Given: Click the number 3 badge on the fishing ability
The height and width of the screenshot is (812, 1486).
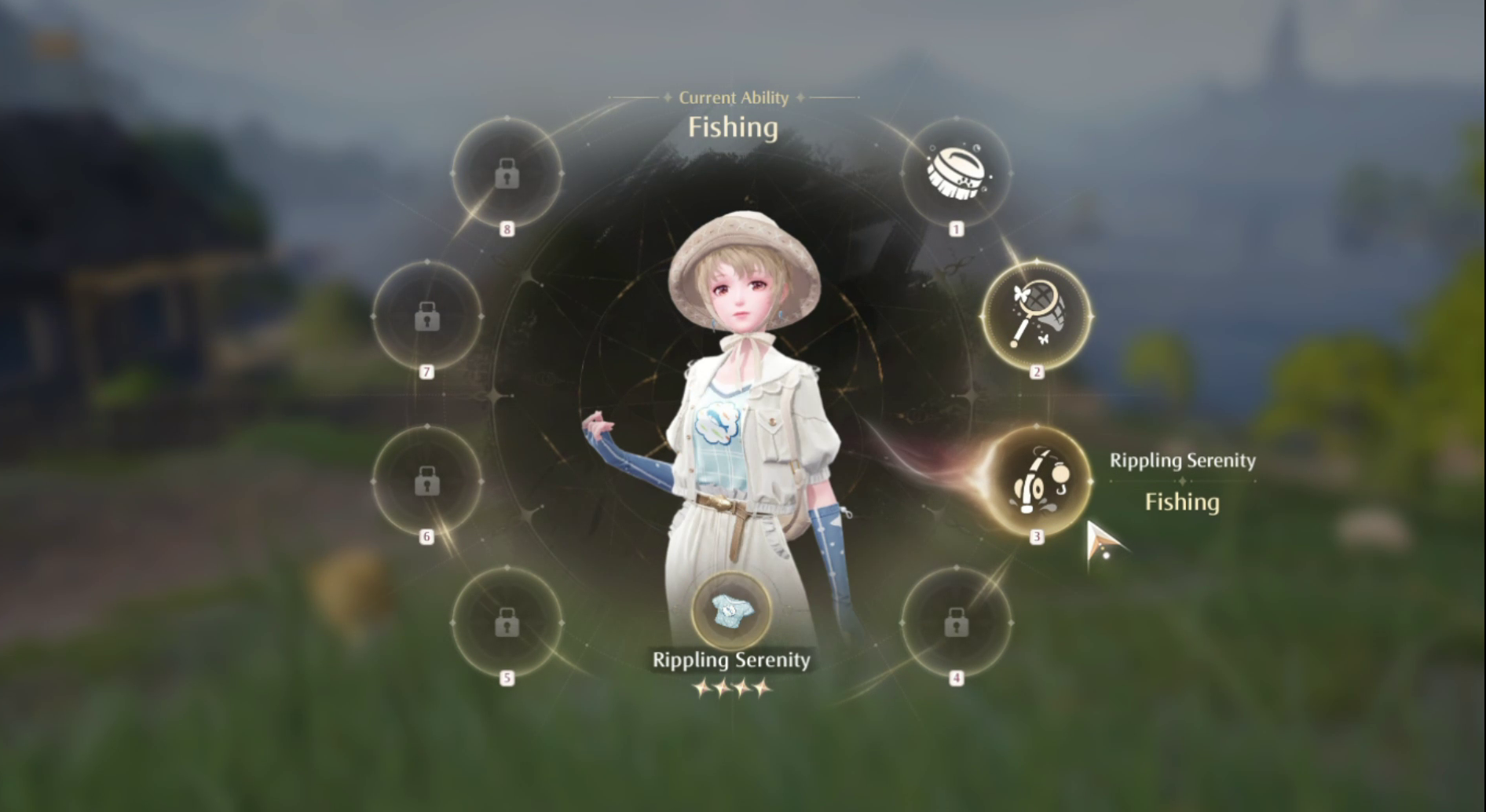Looking at the screenshot, I should point(1037,538).
